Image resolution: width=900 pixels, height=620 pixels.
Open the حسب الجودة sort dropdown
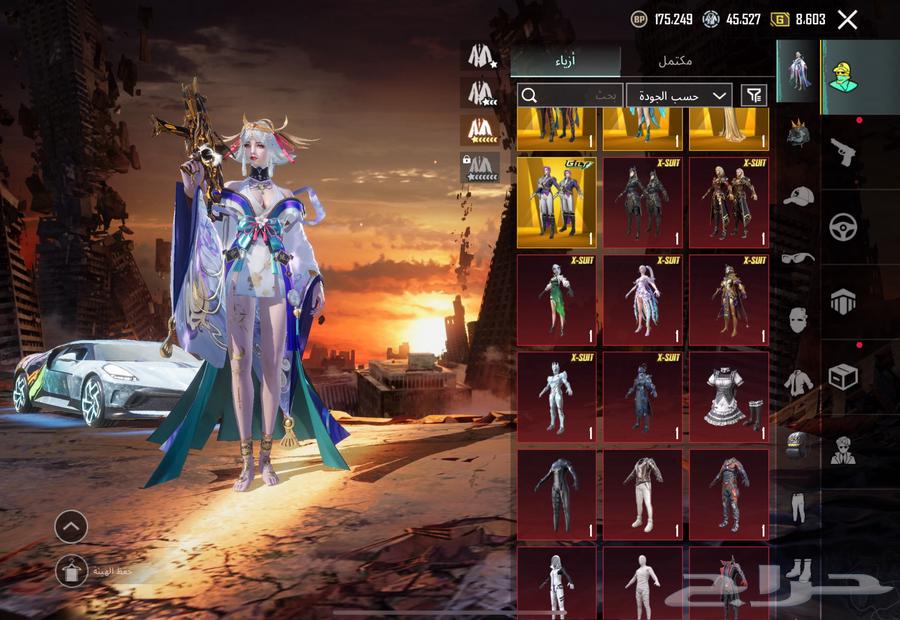point(679,95)
